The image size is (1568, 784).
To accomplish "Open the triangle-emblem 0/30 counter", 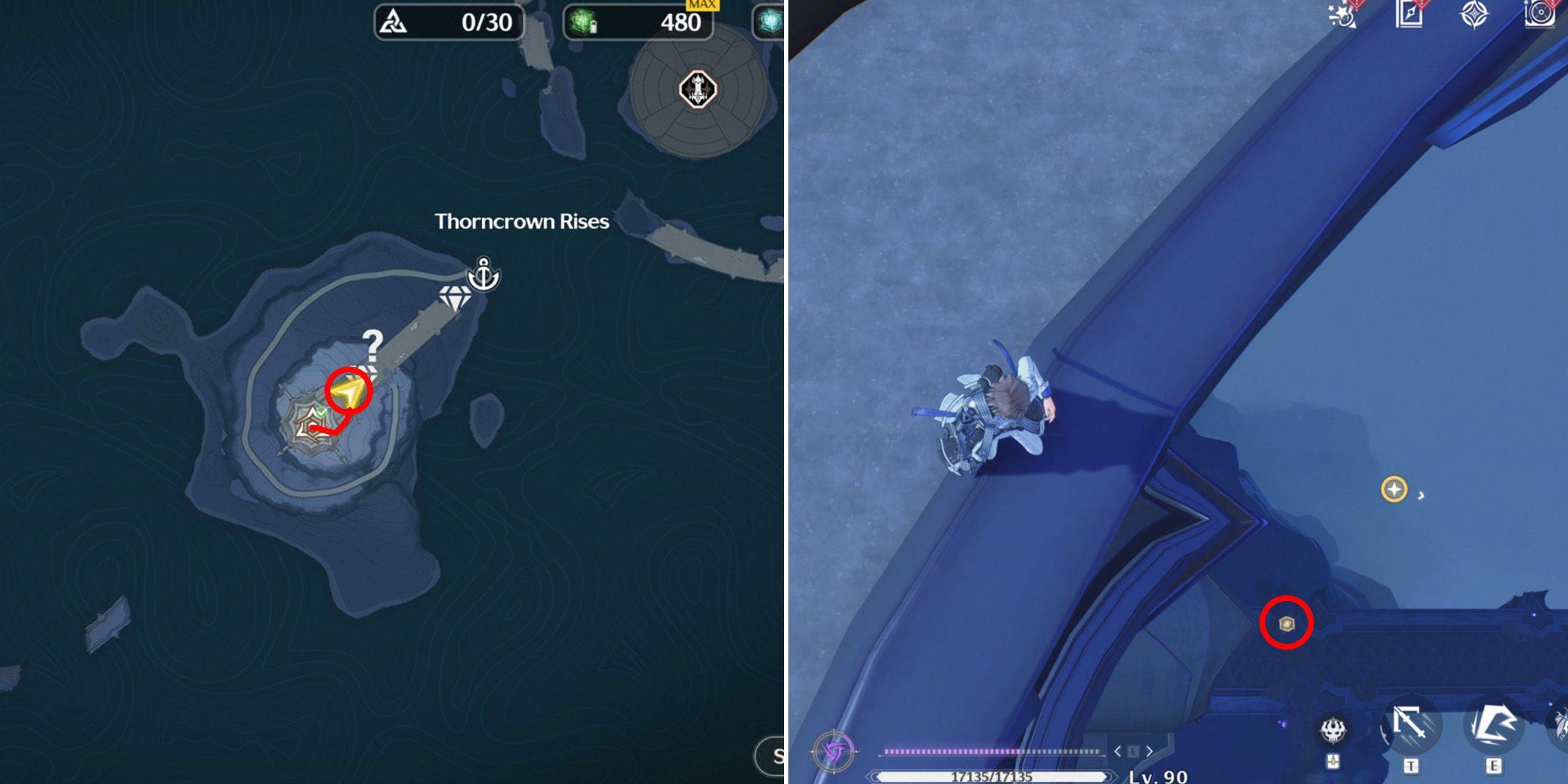I will [449, 23].
